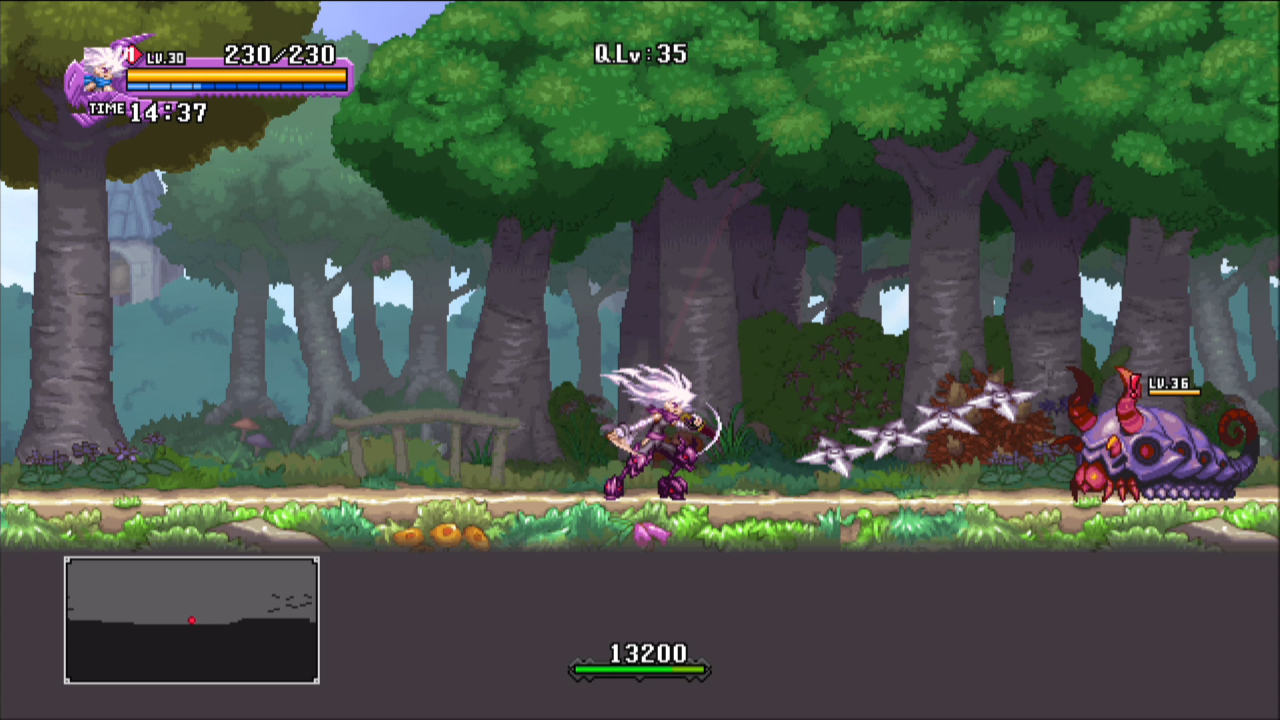
Task: Click the red arrow marker beside the portrait
Action: 135,53
